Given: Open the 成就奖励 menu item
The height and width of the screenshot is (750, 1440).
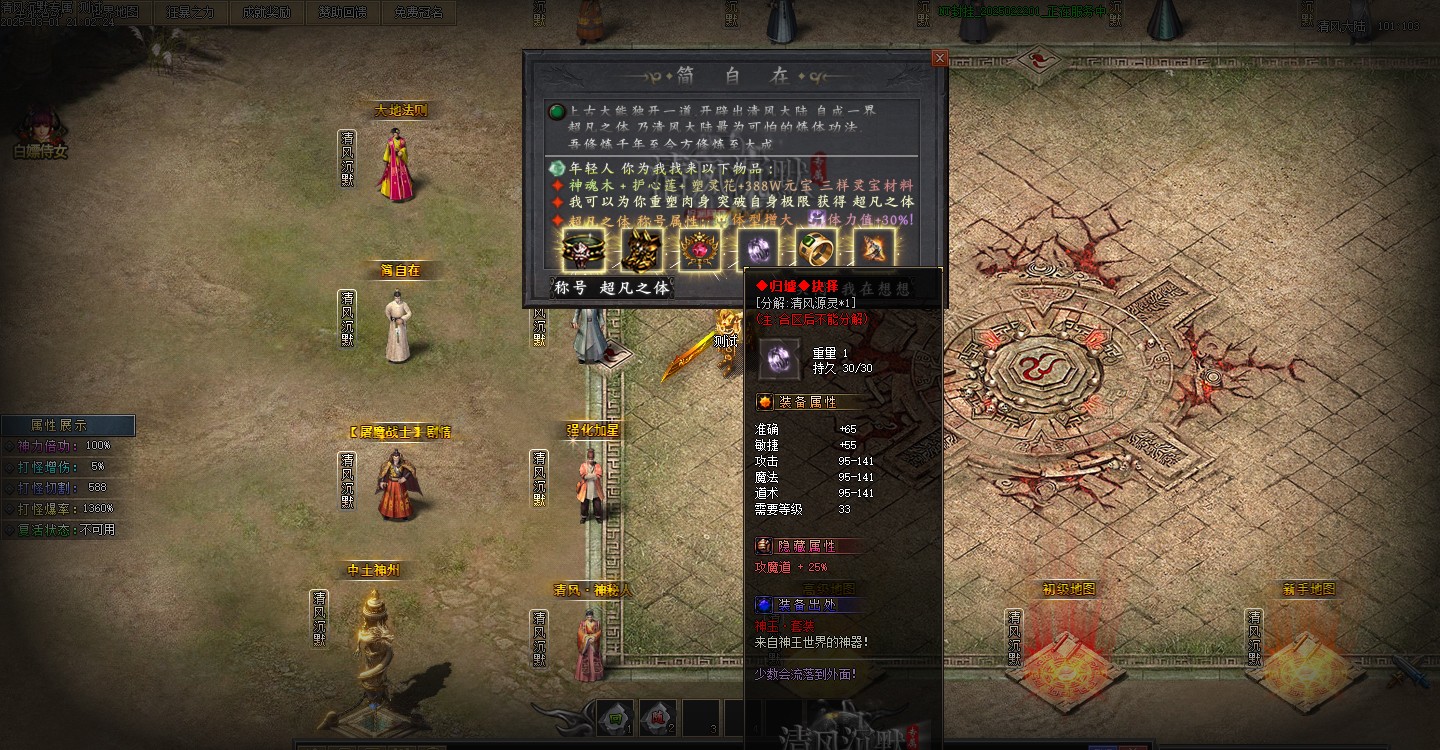Looking at the screenshot, I should 267,12.
